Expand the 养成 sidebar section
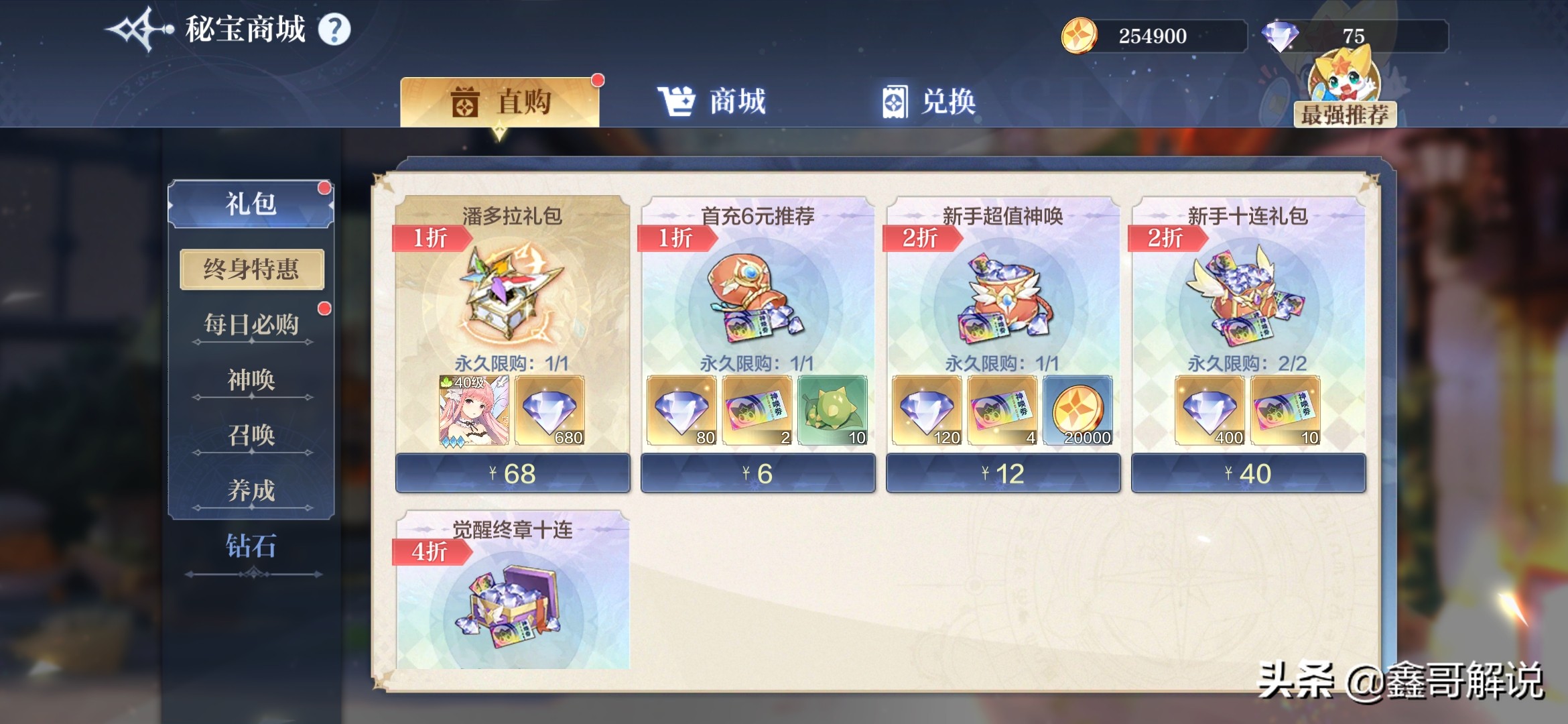 [251, 489]
